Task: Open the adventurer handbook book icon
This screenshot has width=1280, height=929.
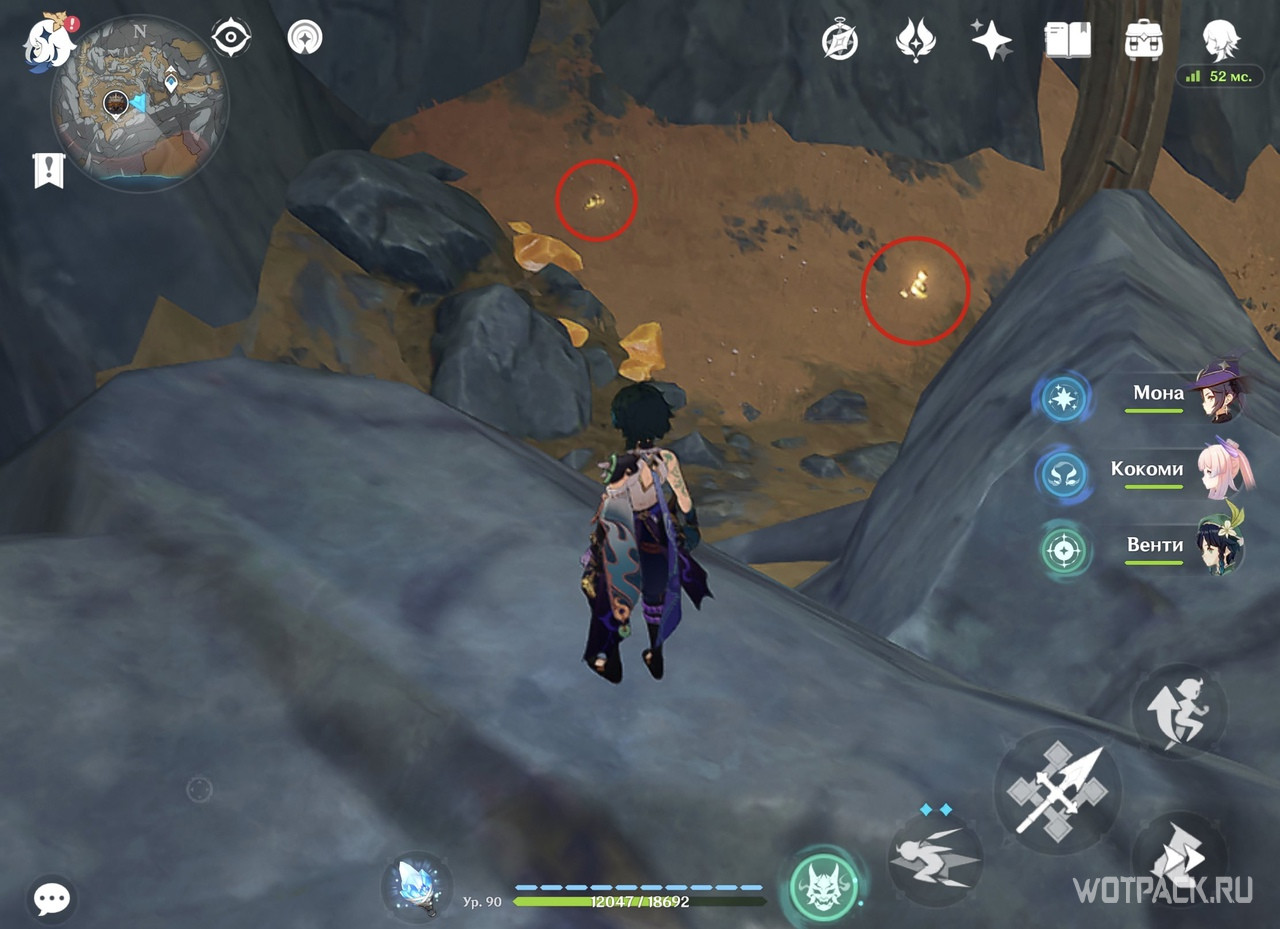Action: (x=1067, y=40)
